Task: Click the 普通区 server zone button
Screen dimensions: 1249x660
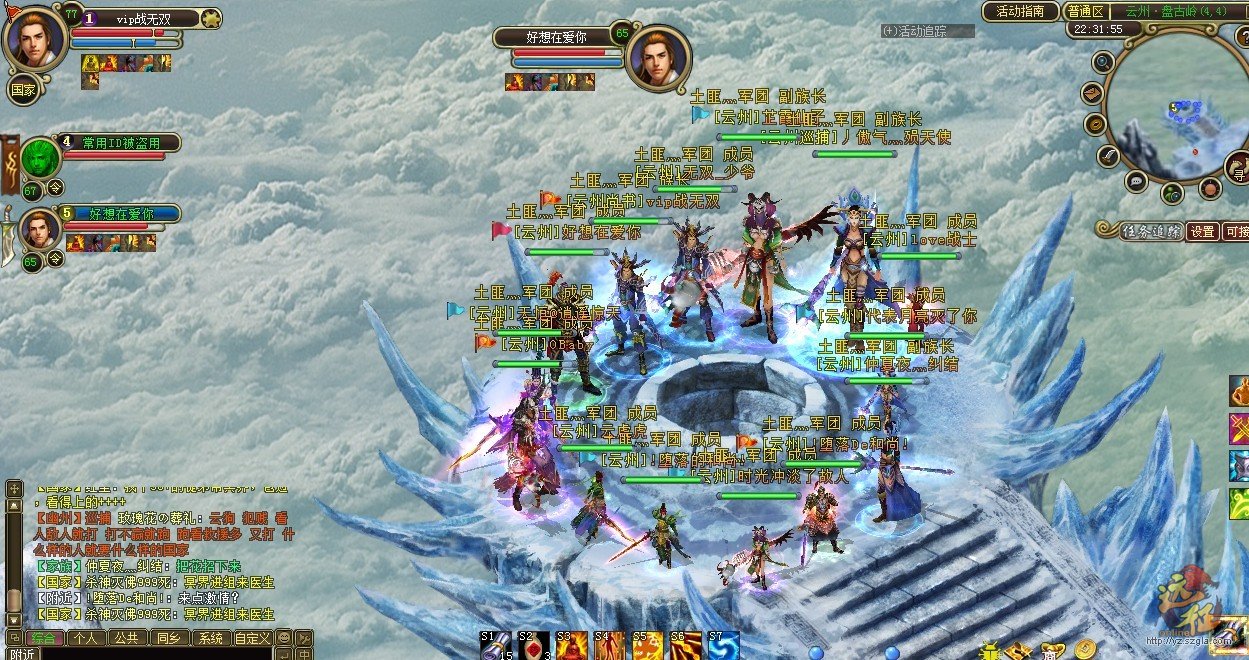Action: pos(1085,11)
